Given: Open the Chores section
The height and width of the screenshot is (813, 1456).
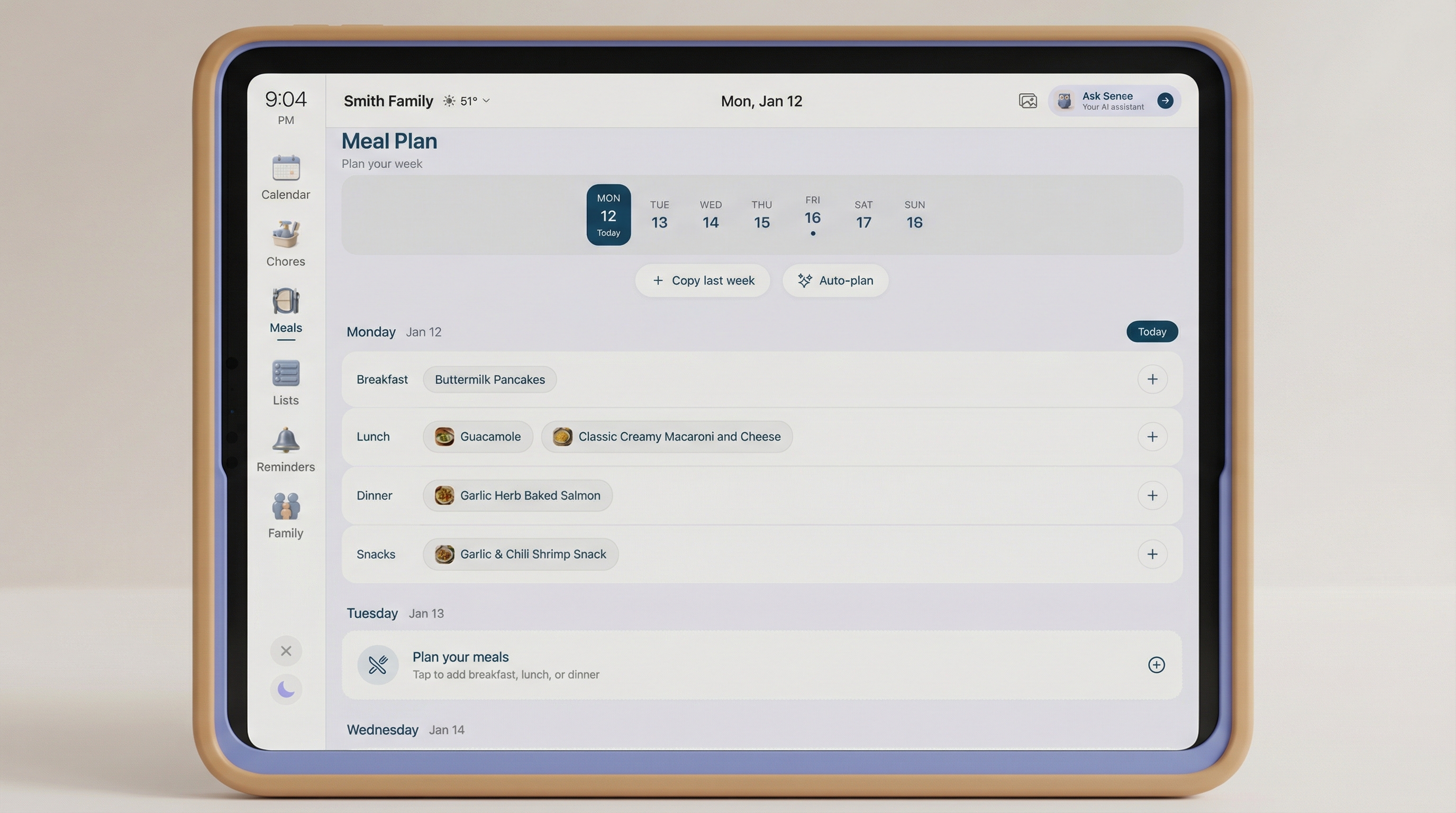Looking at the screenshot, I should coord(286,243).
